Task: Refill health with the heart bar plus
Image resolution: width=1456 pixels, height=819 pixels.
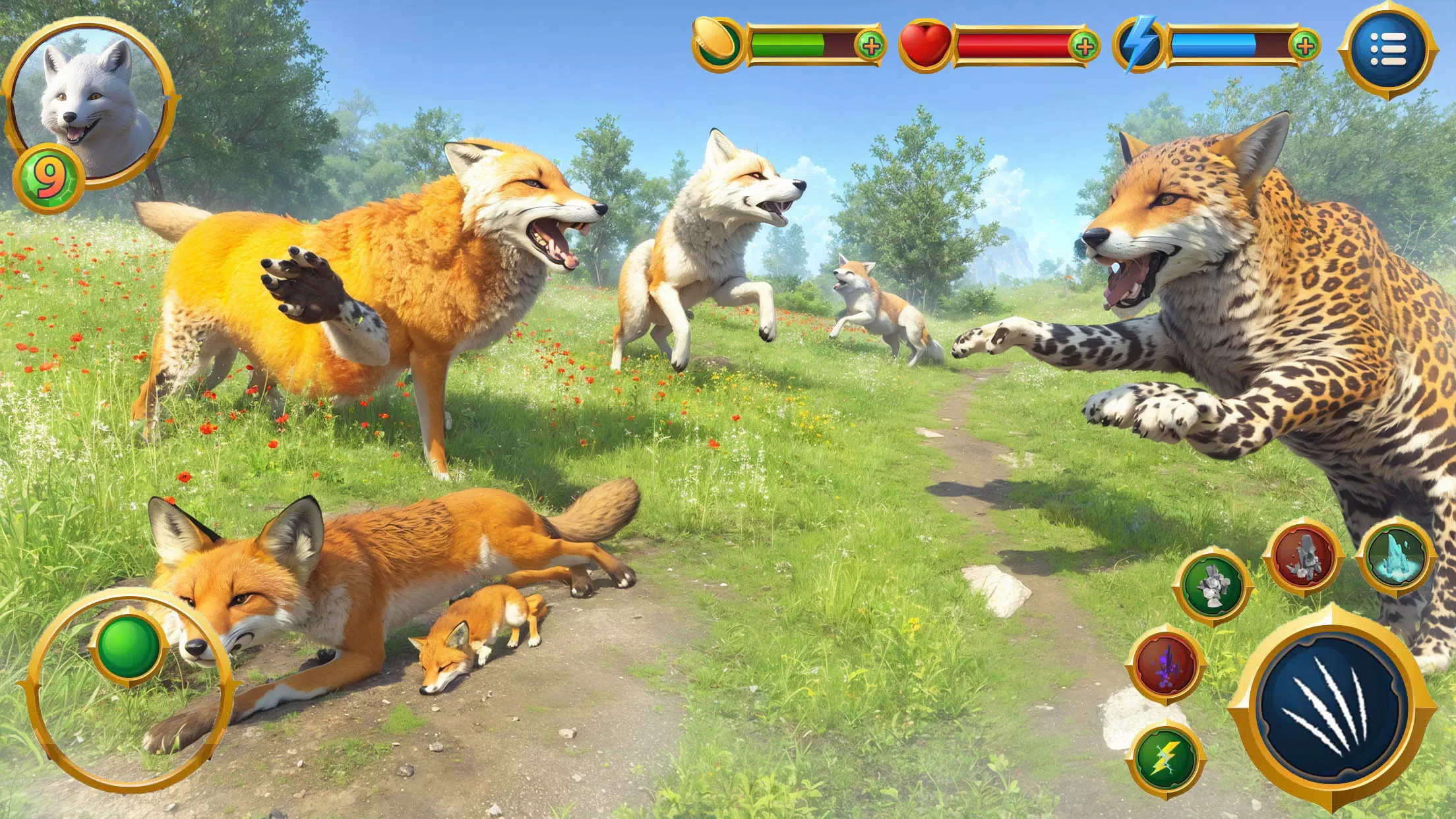Action: (1083, 45)
